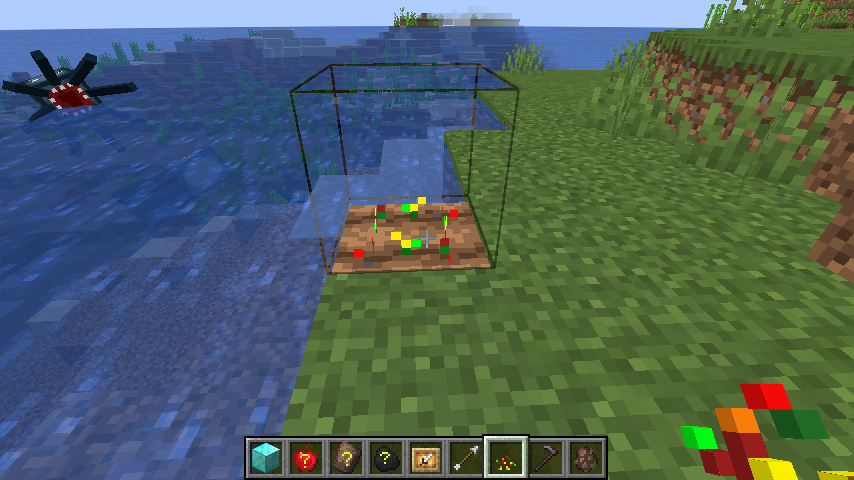
Task: Pick the black question mark item slot
Action: (x=385, y=458)
